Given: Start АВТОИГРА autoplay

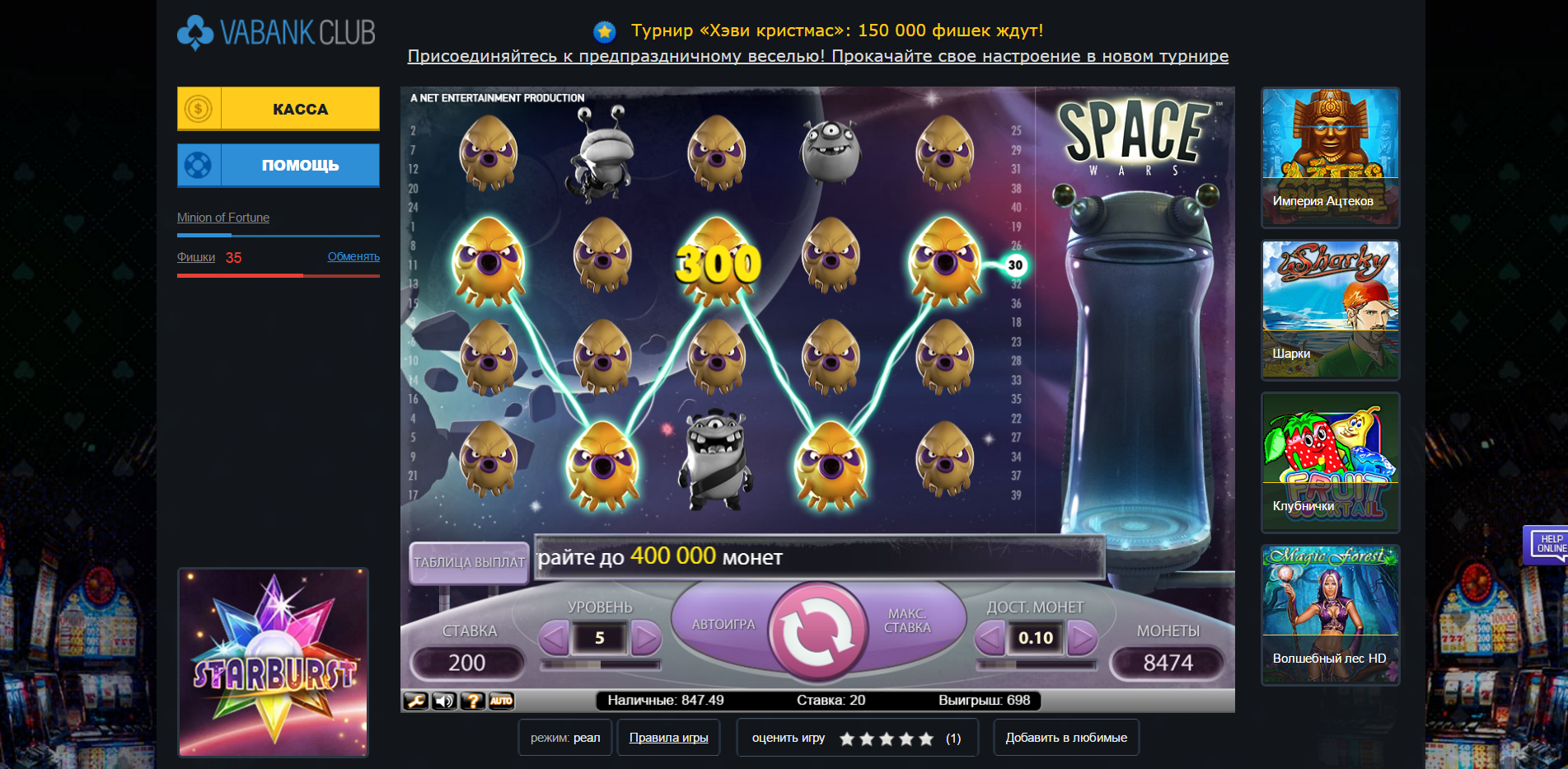Looking at the screenshot, I should pos(723,625).
